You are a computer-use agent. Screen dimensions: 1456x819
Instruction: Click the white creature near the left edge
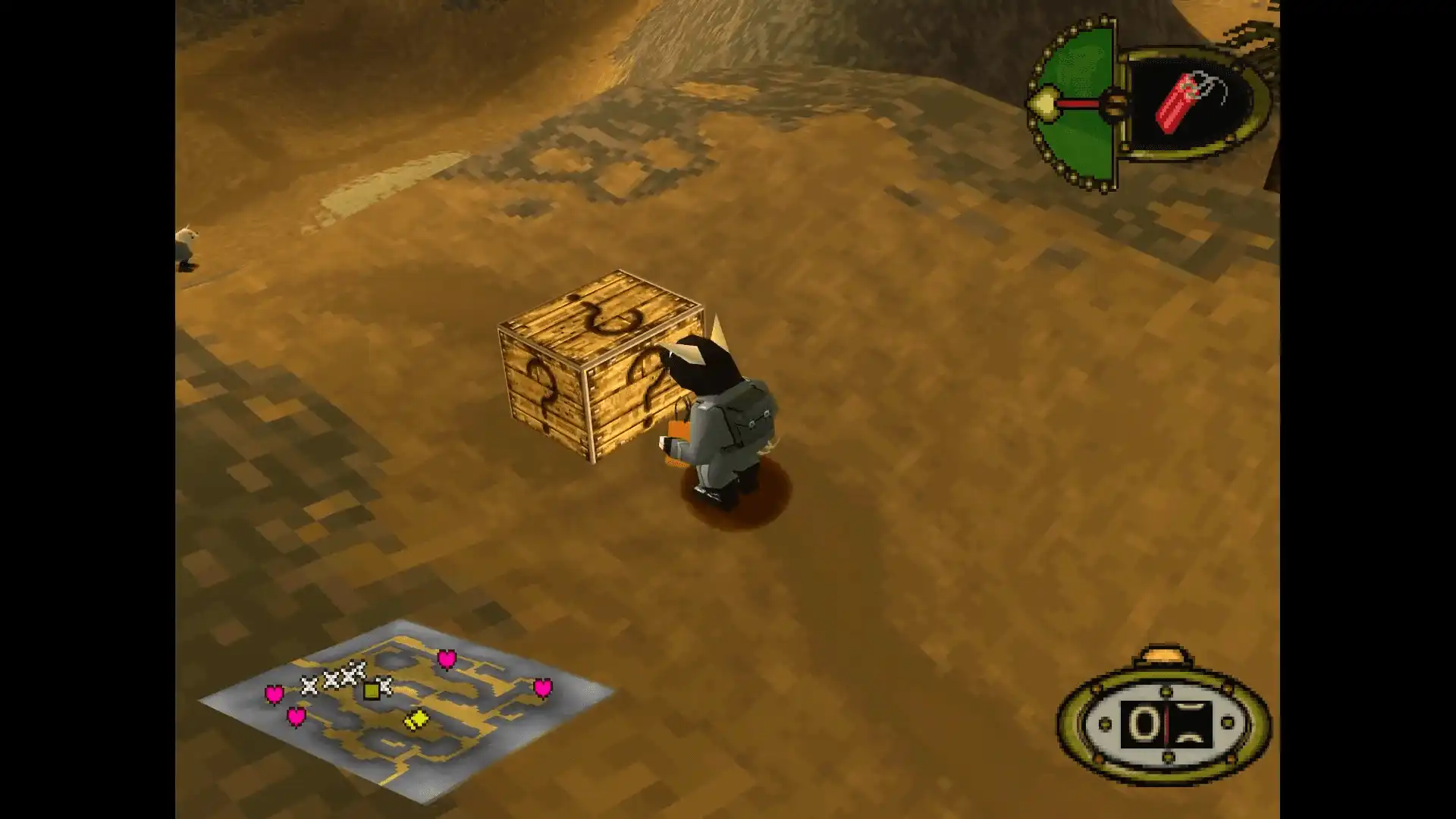pyautogui.click(x=188, y=244)
